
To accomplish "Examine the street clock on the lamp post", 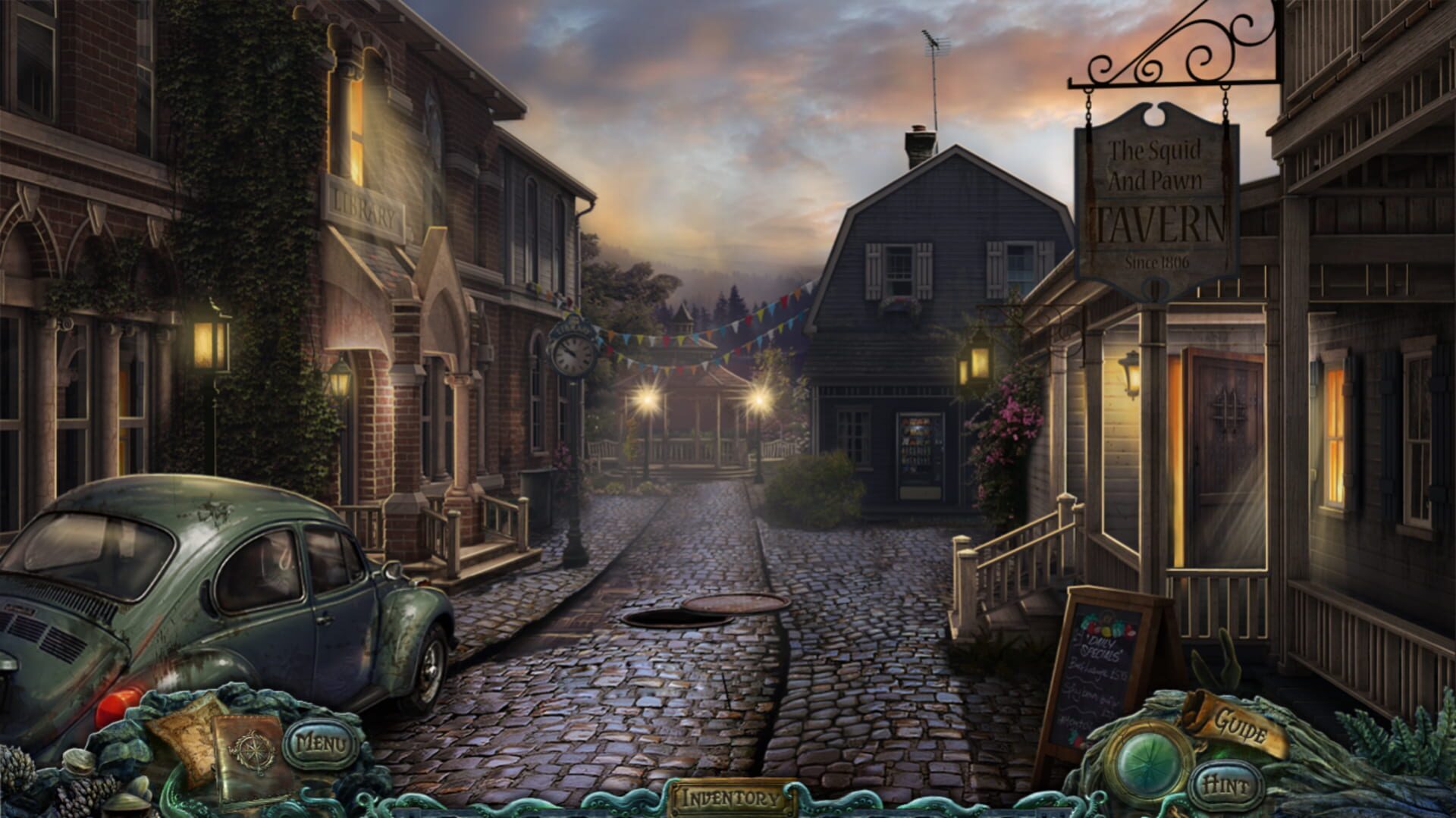I will click(573, 353).
